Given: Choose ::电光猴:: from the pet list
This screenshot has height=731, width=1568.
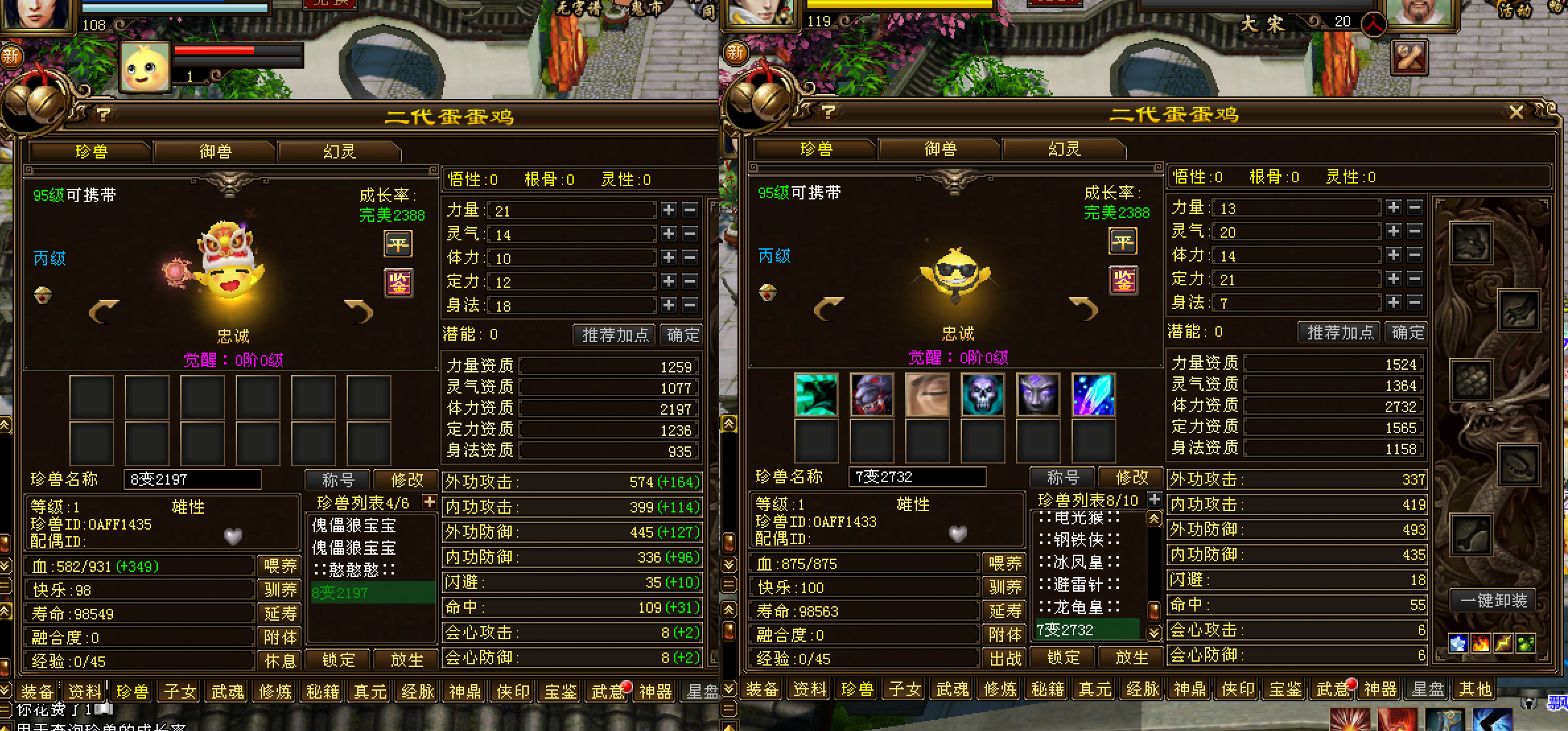Looking at the screenshot, I should (1079, 518).
